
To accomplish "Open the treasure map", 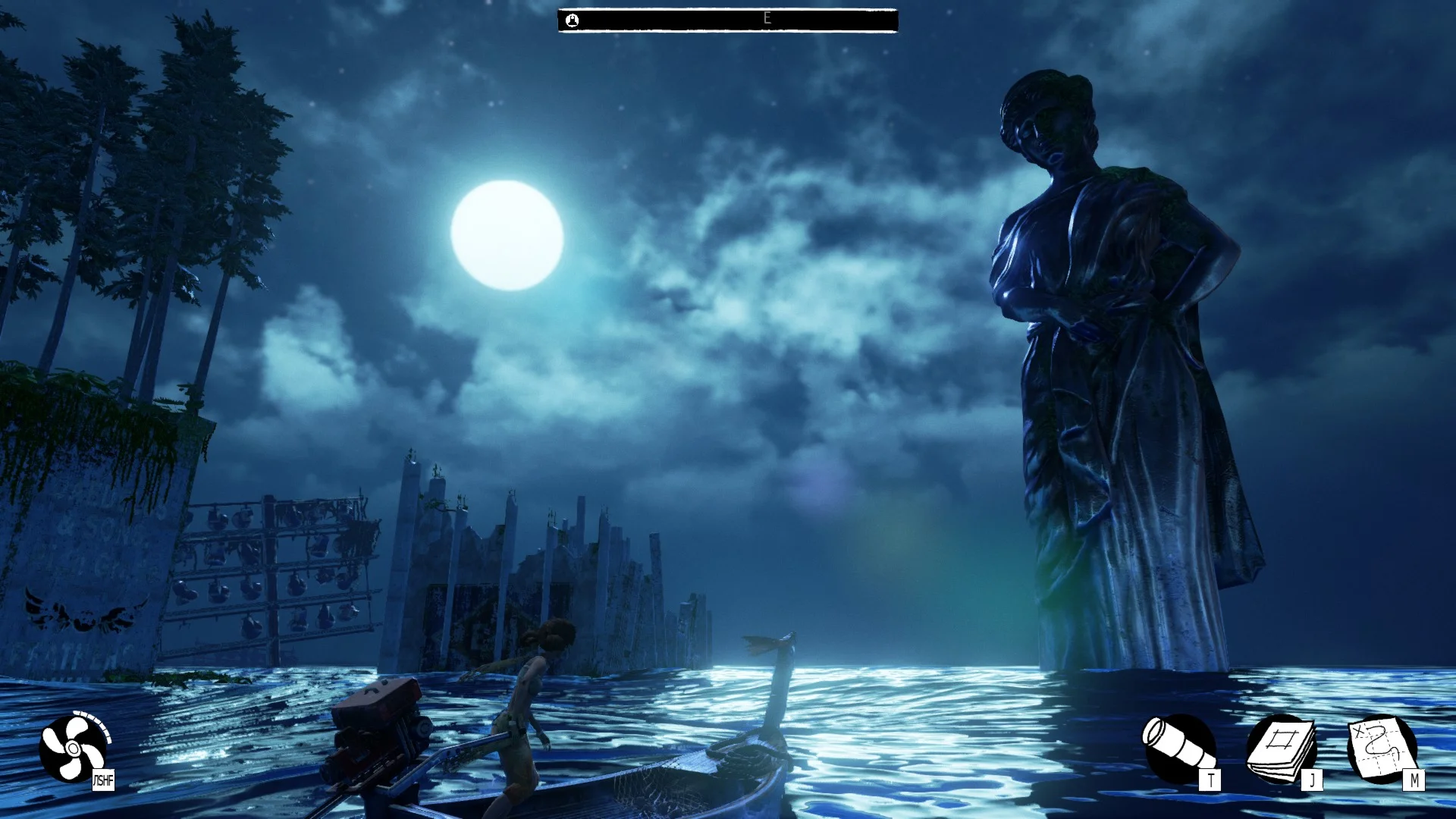I will (x=1382, y=748).
